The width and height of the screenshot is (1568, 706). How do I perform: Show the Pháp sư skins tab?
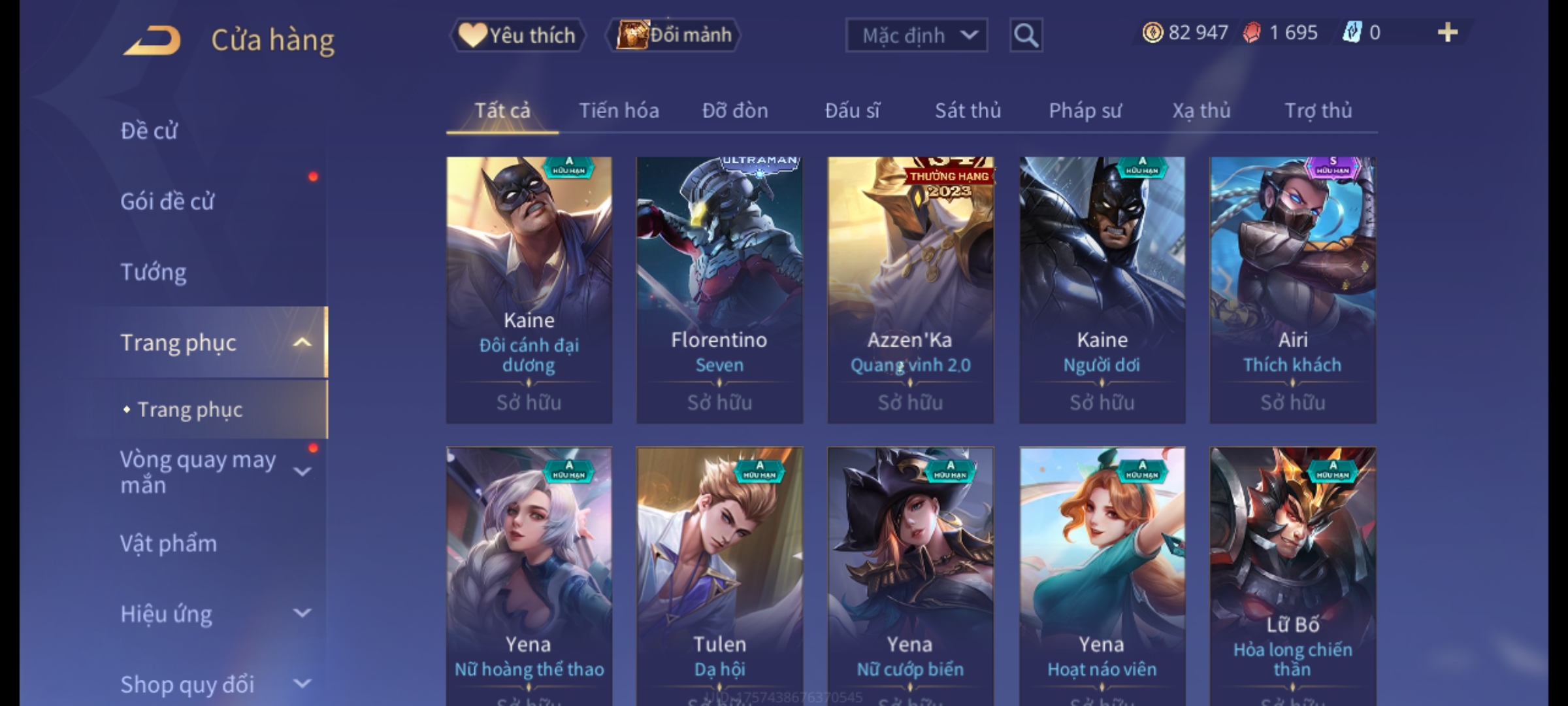coord(1085,110)
